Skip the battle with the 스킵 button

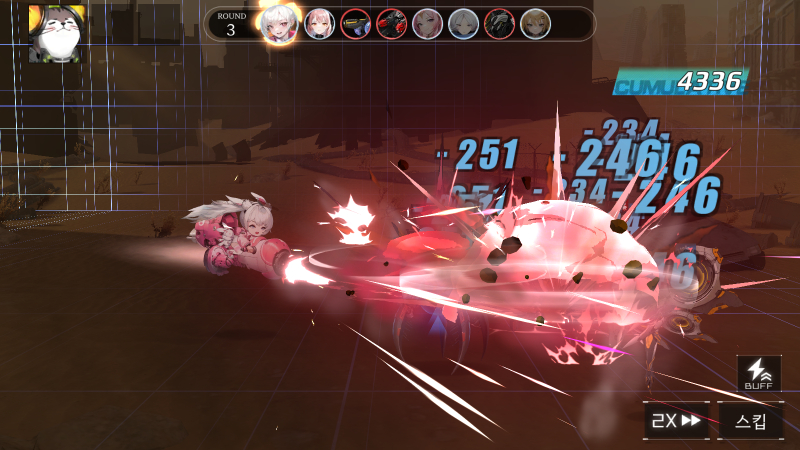[751, 421]
